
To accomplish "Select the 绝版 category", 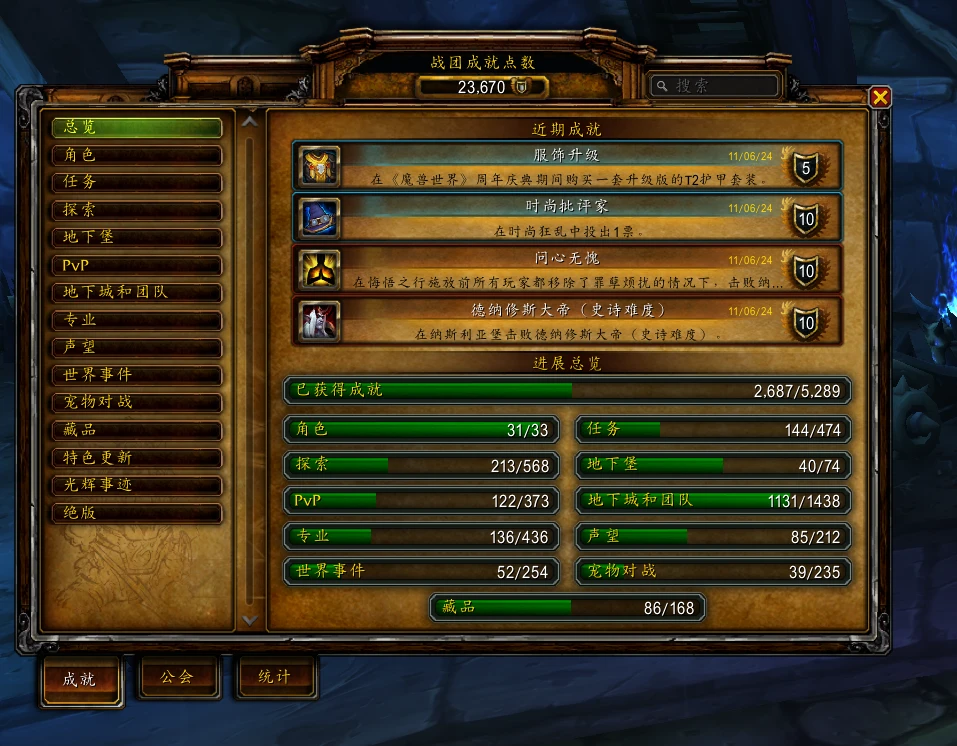I will 137,512.
